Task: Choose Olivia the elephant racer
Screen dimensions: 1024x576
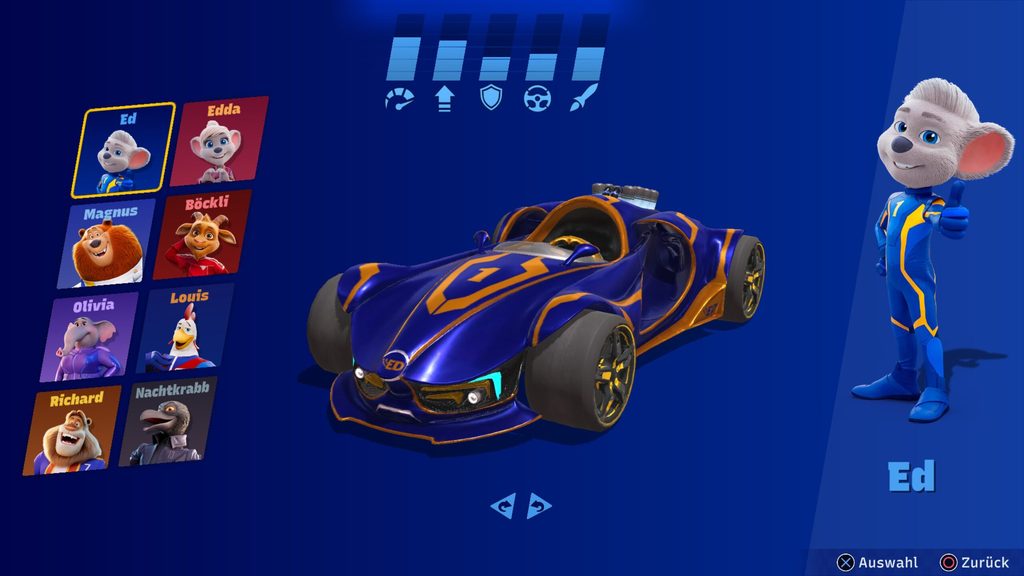Action: click(89, 336)
